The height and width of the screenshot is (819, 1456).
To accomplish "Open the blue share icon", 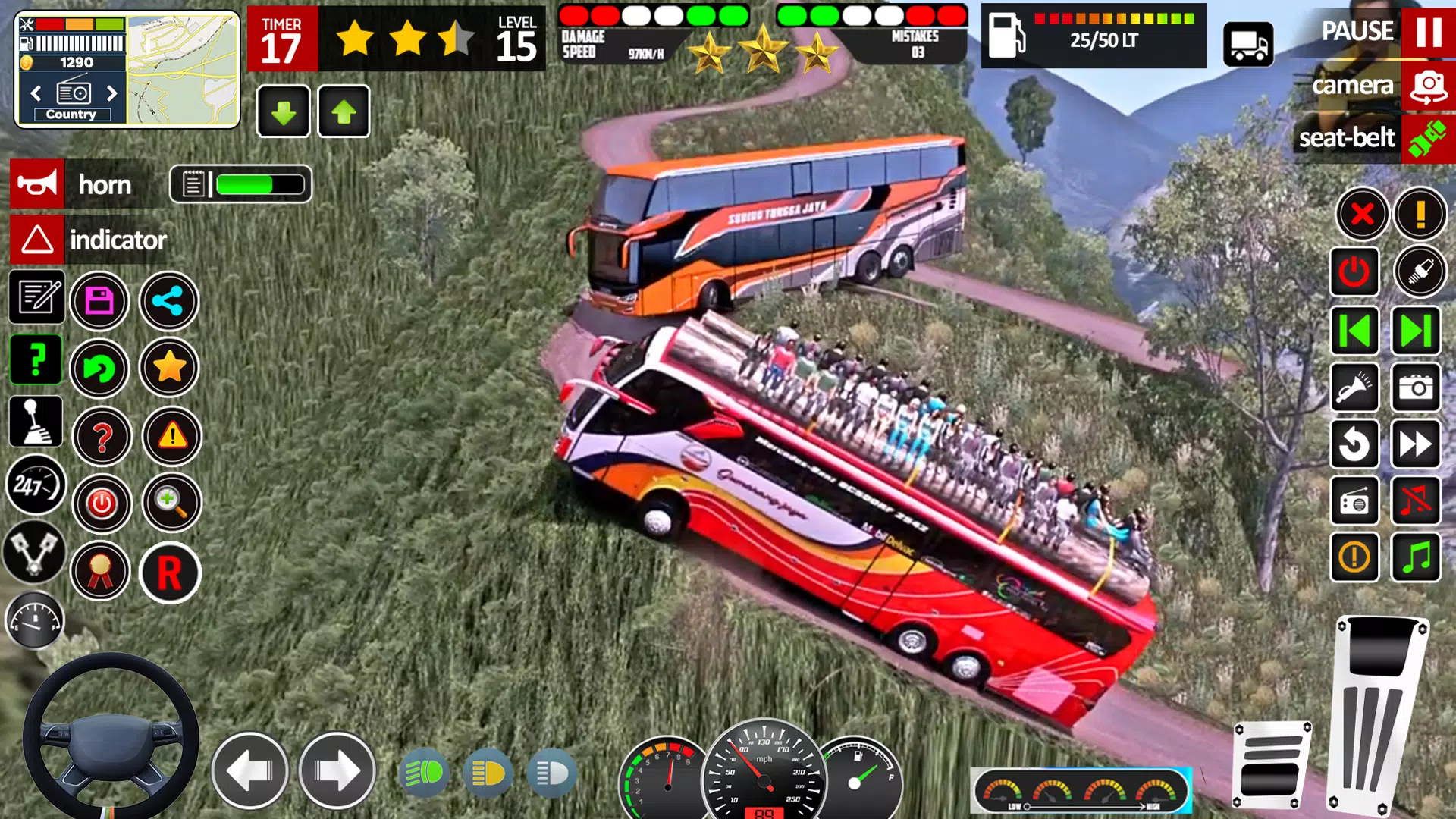I will (168, 301).
